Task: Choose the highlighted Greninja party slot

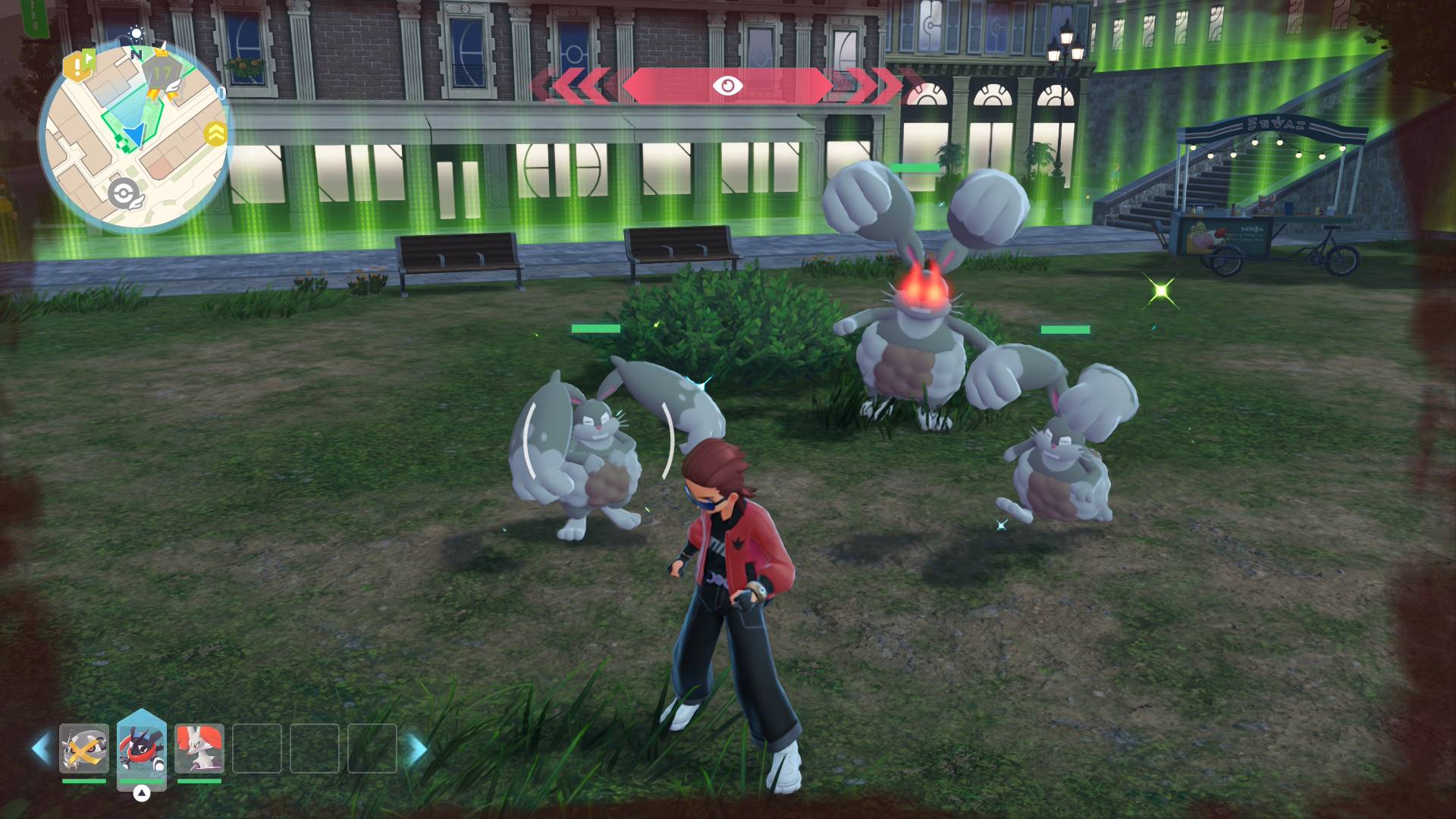Action: (142, 748)
